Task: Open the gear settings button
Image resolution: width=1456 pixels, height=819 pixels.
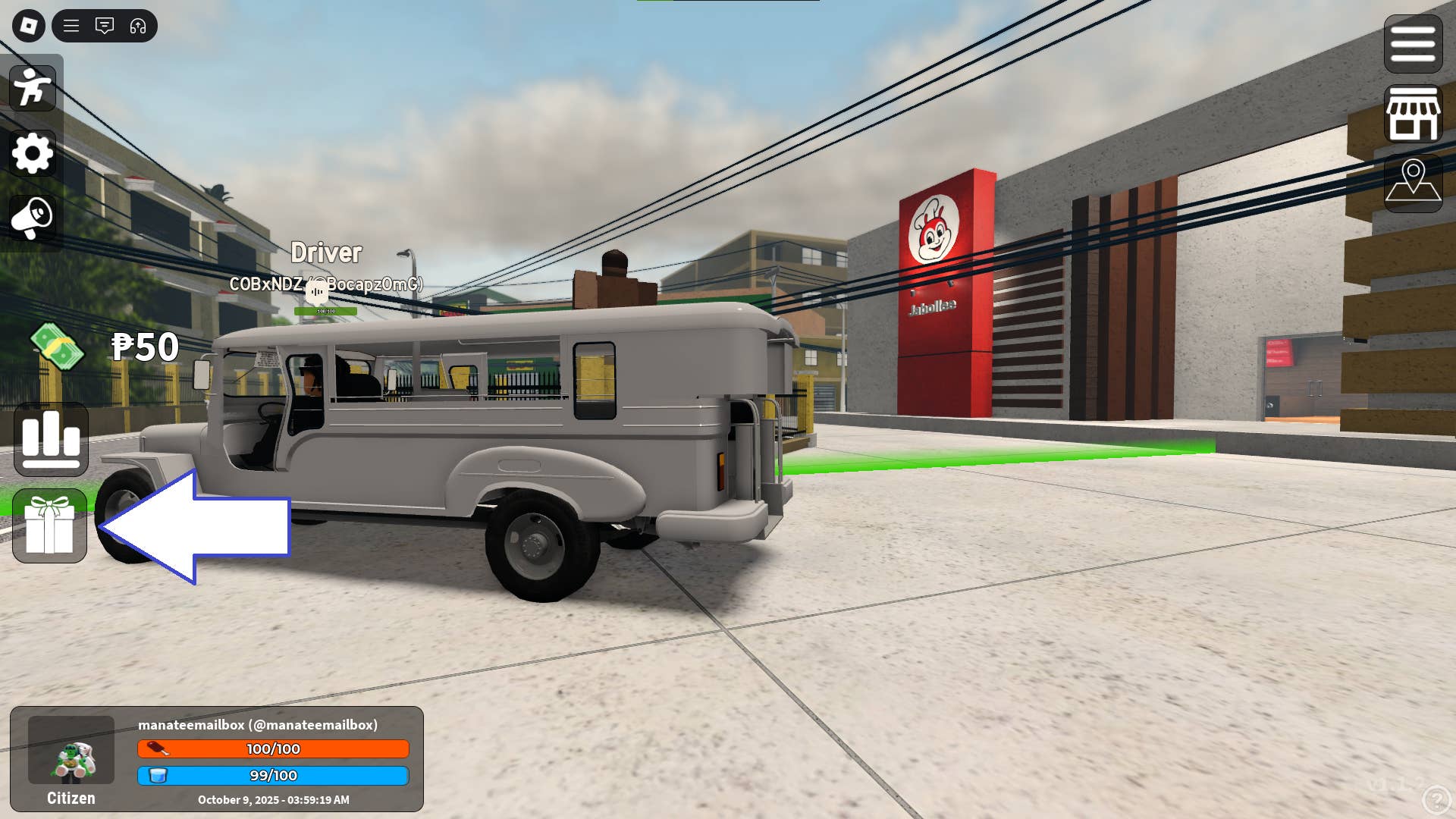Action: [x=33, y=153]
